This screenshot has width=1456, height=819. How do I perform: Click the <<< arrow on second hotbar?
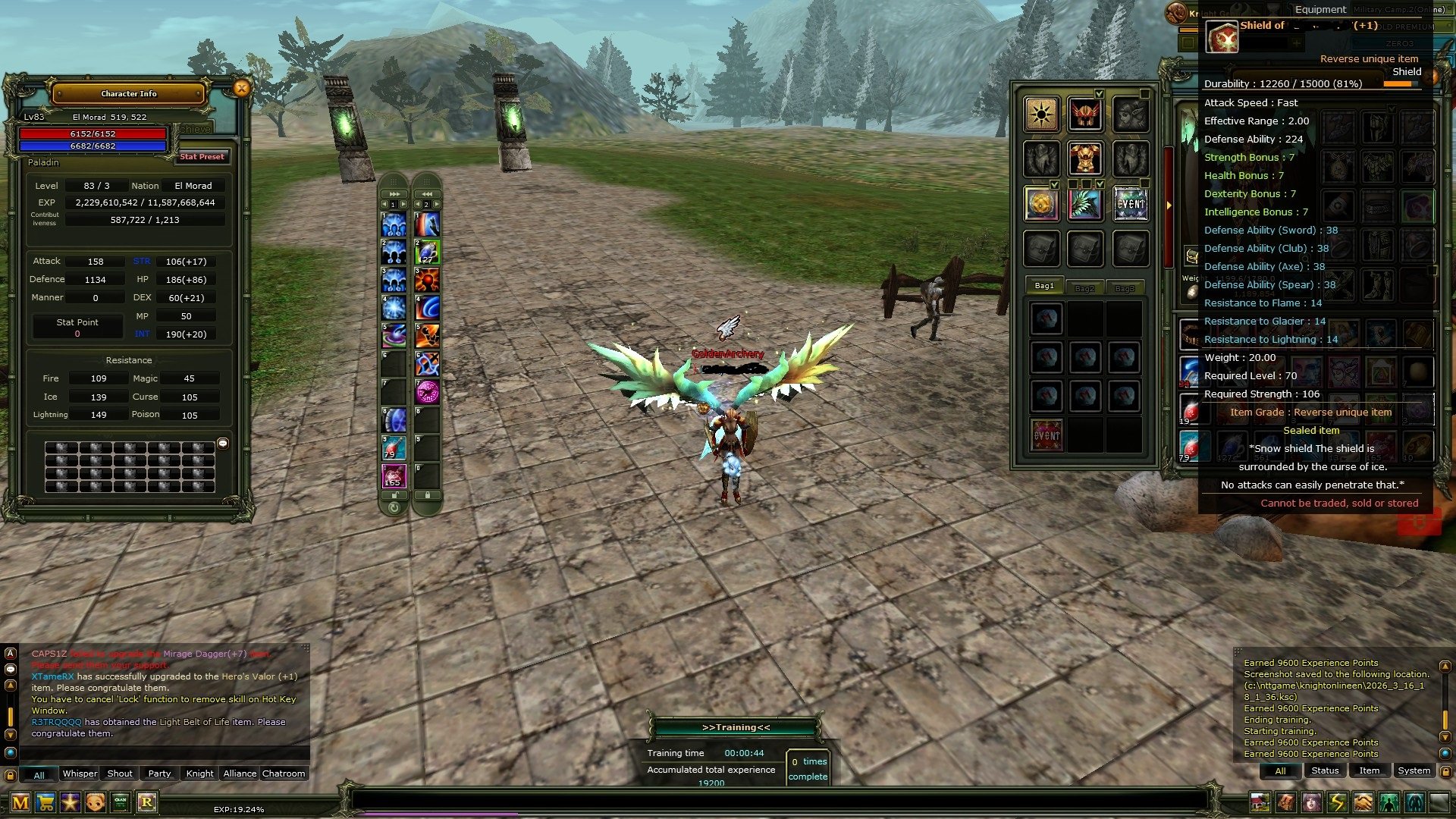click(x=427, y=193)
